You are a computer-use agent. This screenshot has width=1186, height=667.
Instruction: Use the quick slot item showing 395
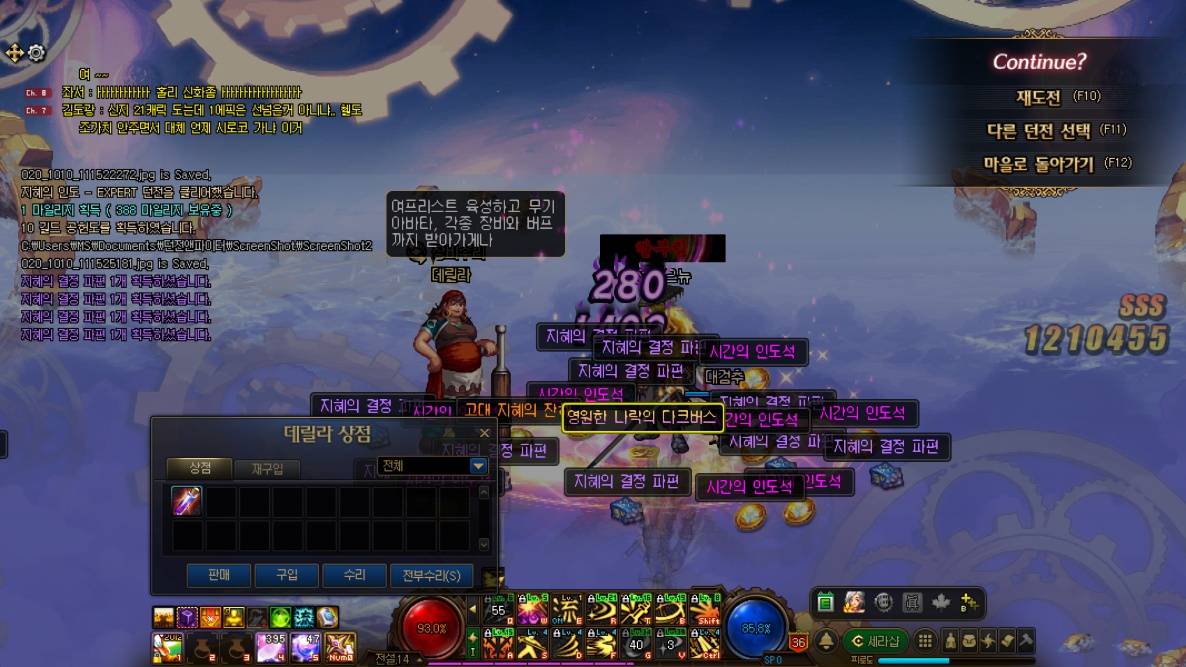coord(271,647)
